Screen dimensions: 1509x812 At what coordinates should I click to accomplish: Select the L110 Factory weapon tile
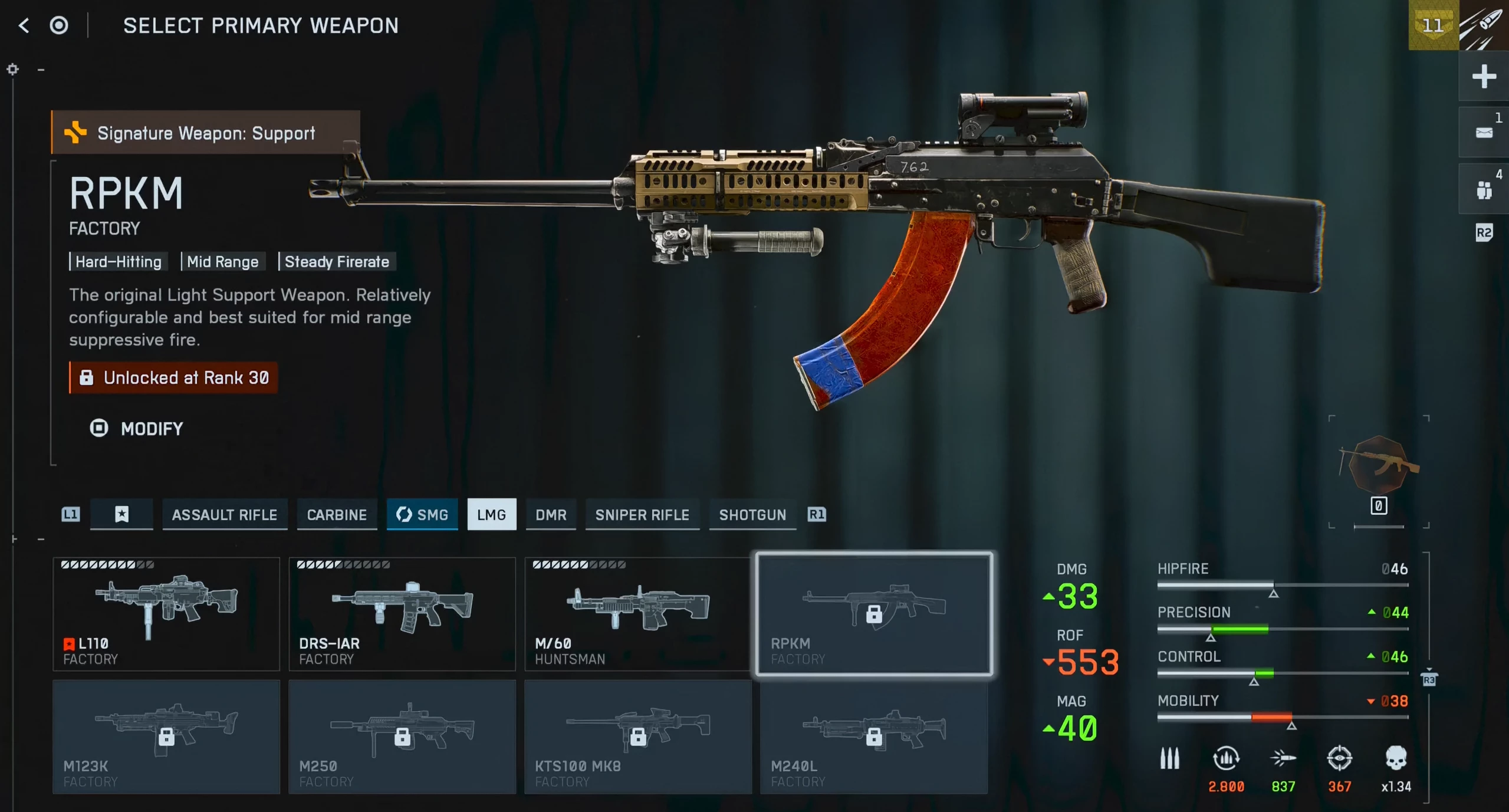166,613
